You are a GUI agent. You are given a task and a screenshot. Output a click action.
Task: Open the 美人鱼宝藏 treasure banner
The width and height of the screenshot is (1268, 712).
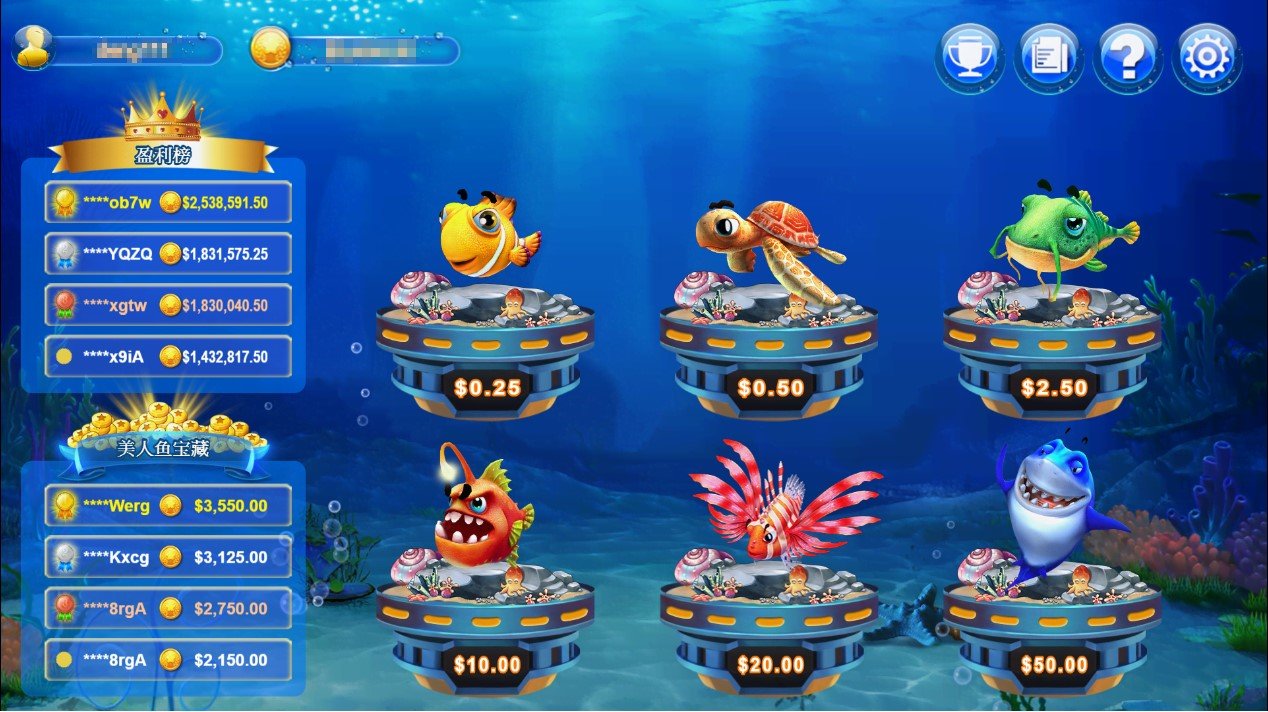[162, 448]
